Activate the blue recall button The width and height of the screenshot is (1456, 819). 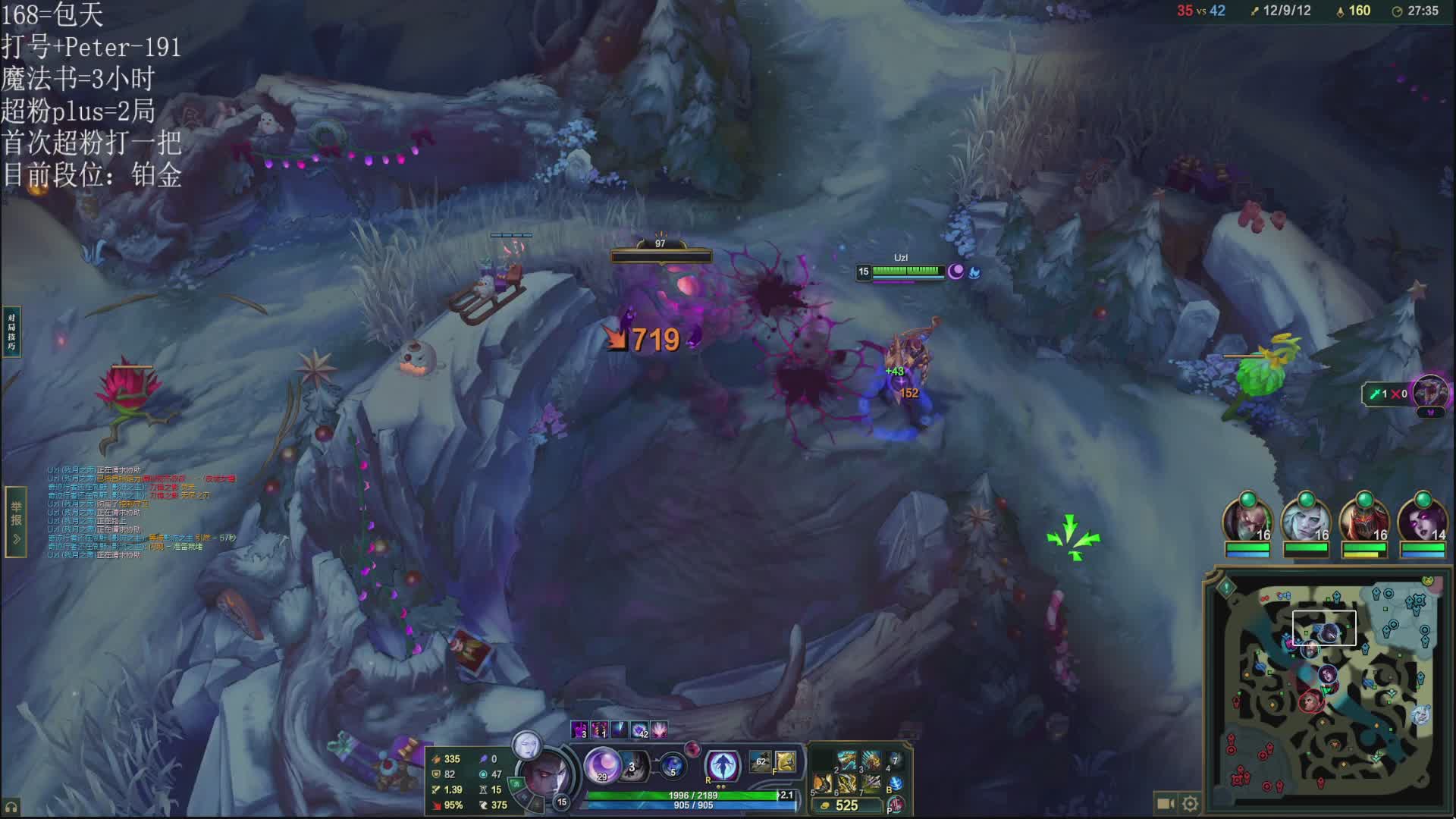coord(896,783)
